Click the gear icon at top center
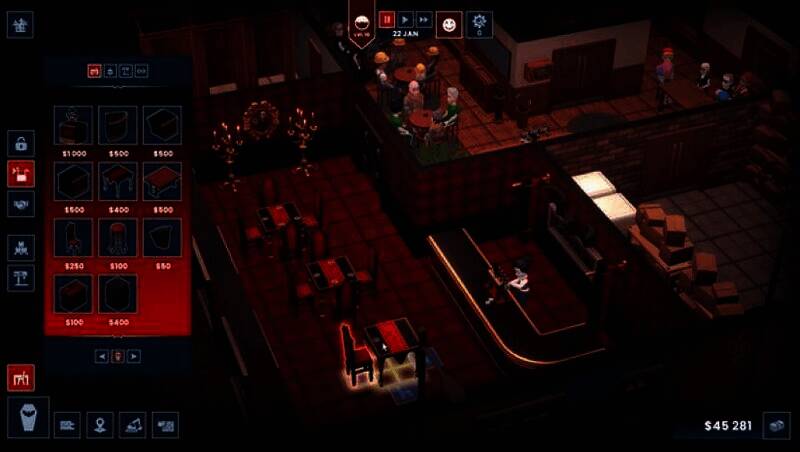 pos(480,22)
